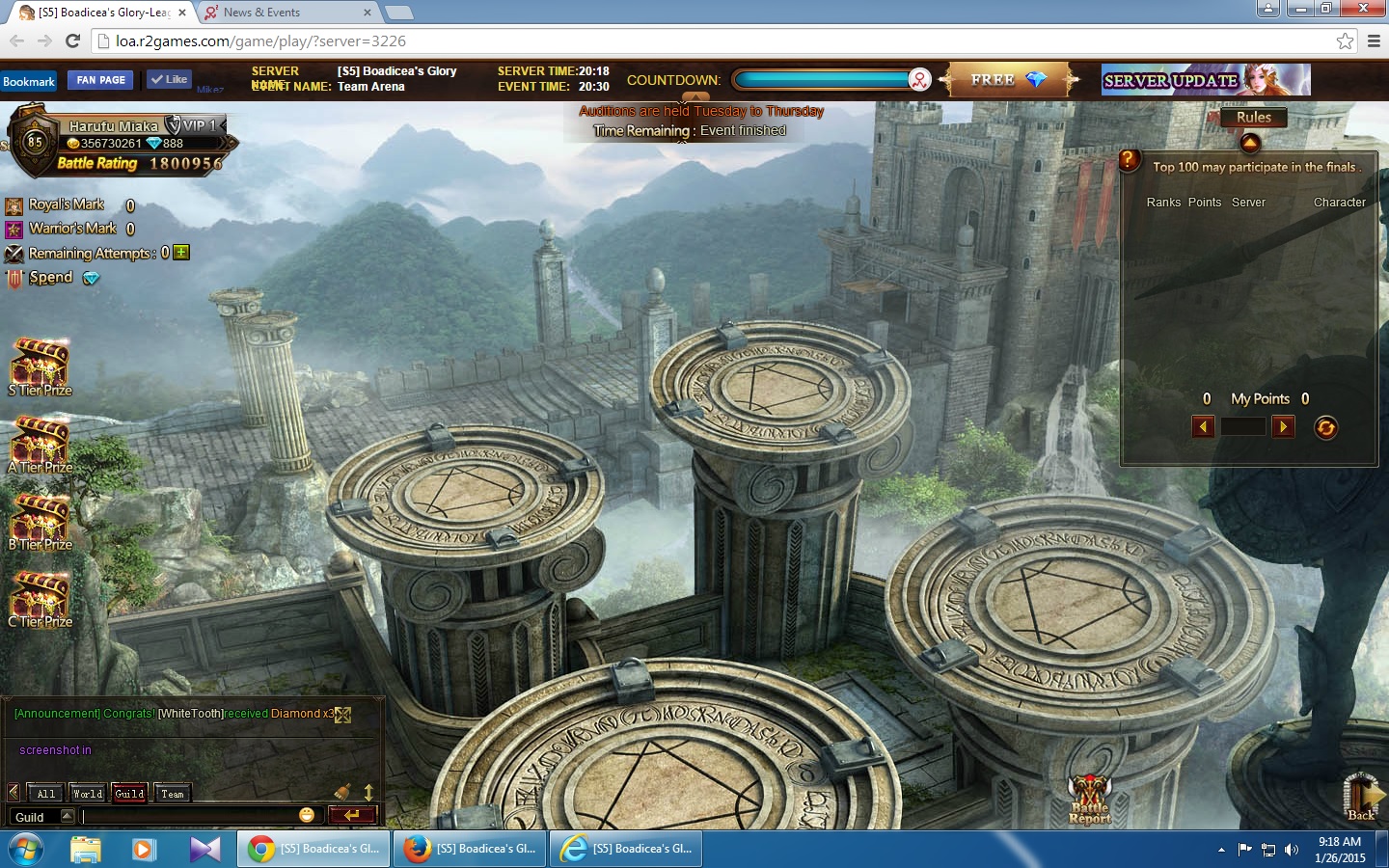Refresh the rankings list
The height and width of the screenshot is (868, 1389).
point(1326,427)
